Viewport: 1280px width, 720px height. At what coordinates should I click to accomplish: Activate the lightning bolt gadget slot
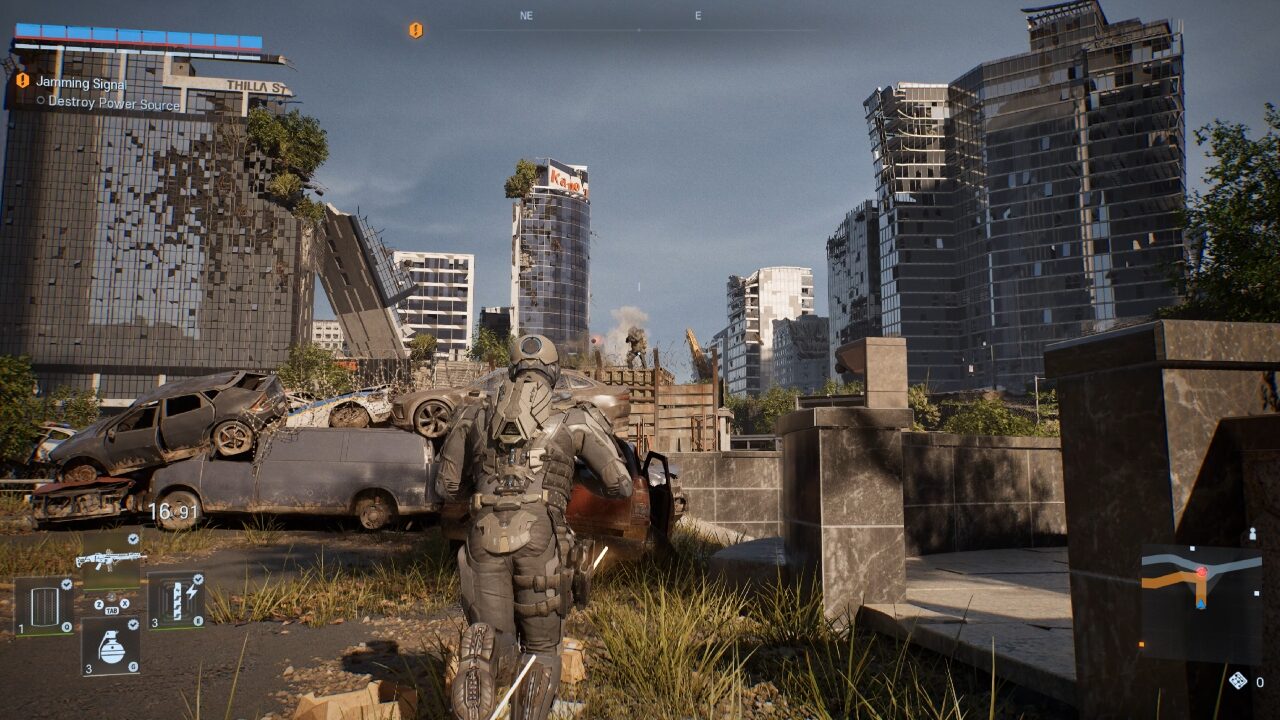[x=177, y=601]
